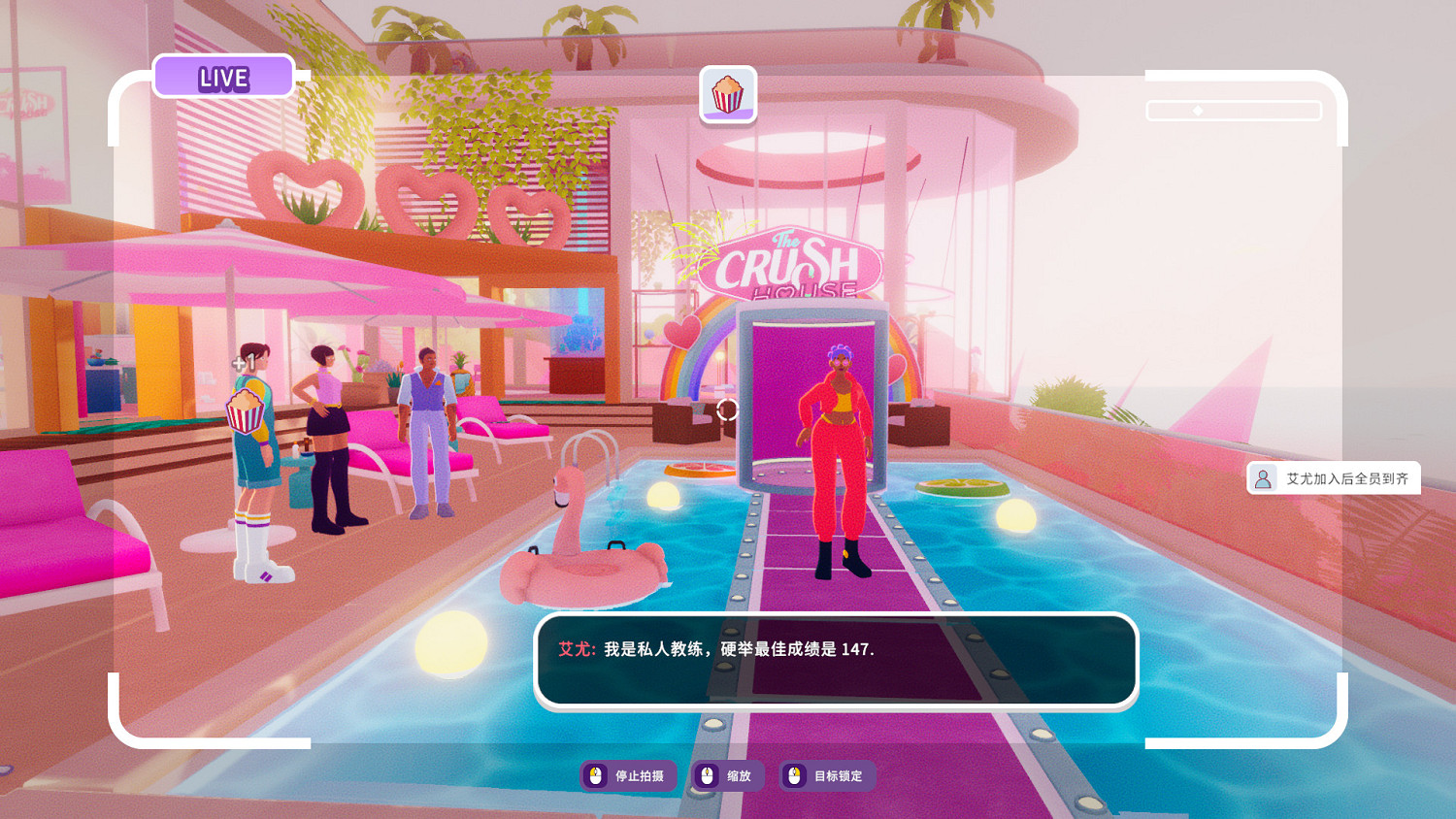The width and height of the screenshot is (1456, 819).
Task: Click the mouse icon beside 停止拍摄
Action: coord(596,775)
